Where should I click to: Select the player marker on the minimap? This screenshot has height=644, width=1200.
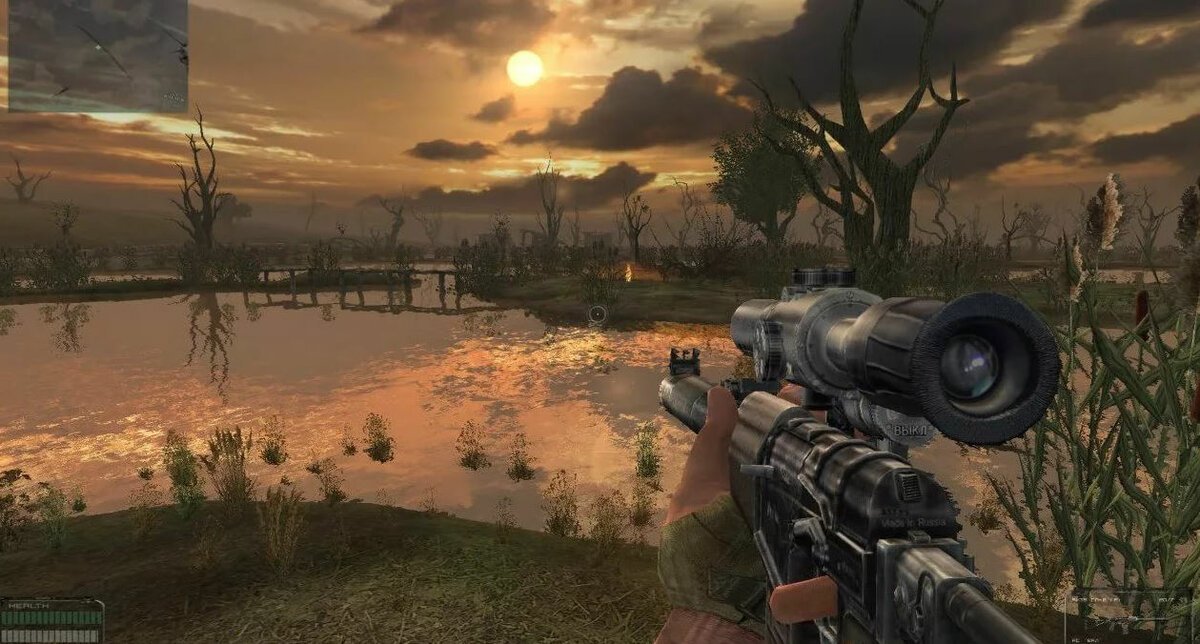[x=98, y=47]
